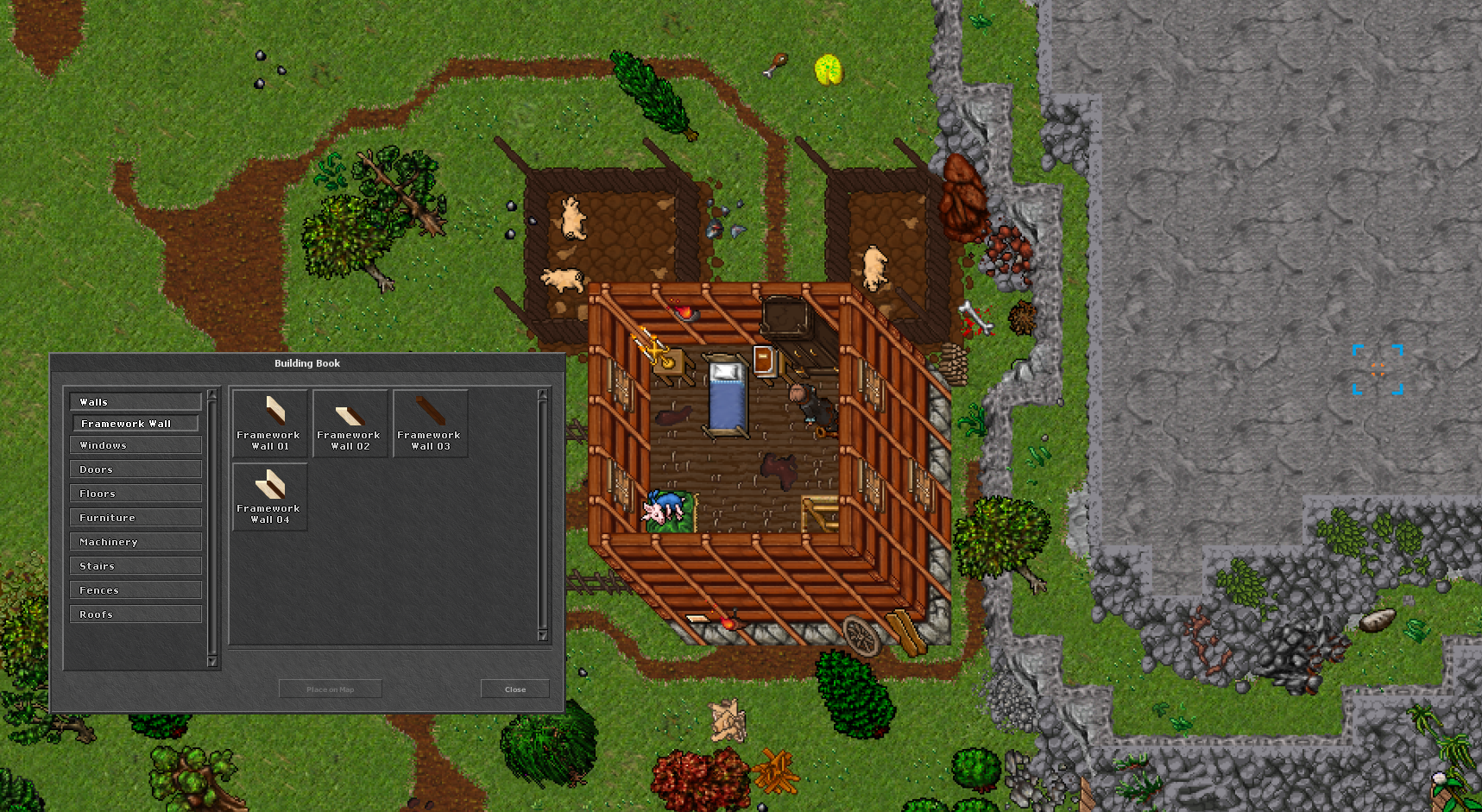Open the Doors category
This screenshot has width=1482, height=812.
(135, 469)
